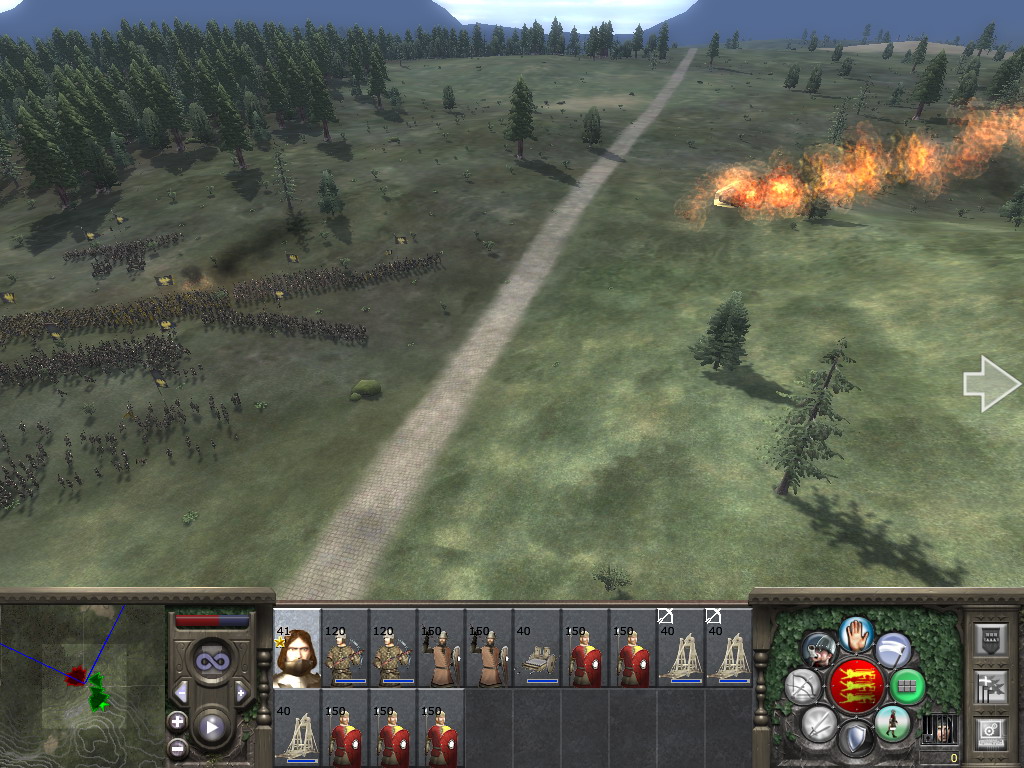
Task: Select the general's bodyguard unit card
Action: pos(297,650)
